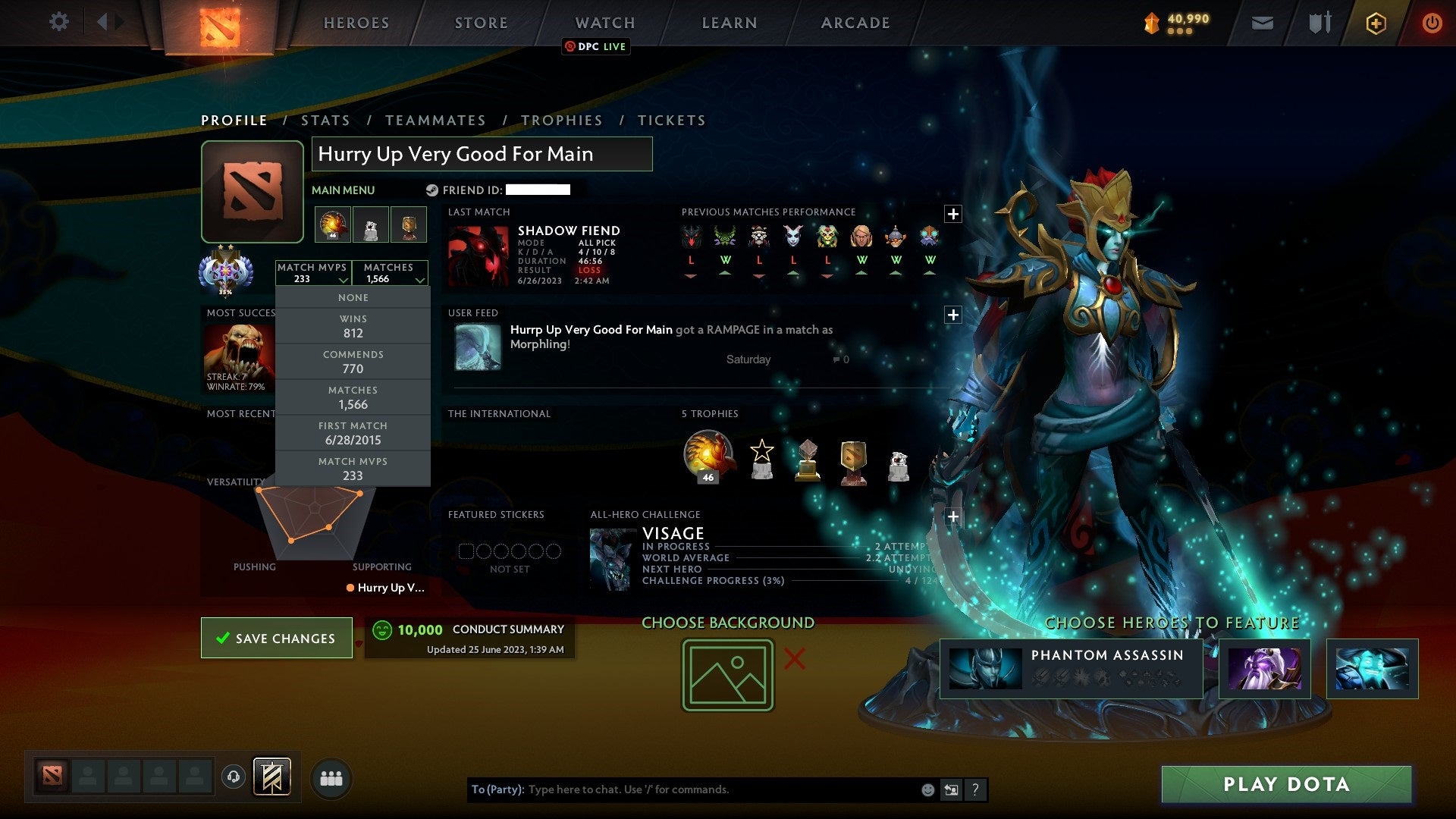
Task: Click the Dota Plus hexagon icon
Action: 1375,23
